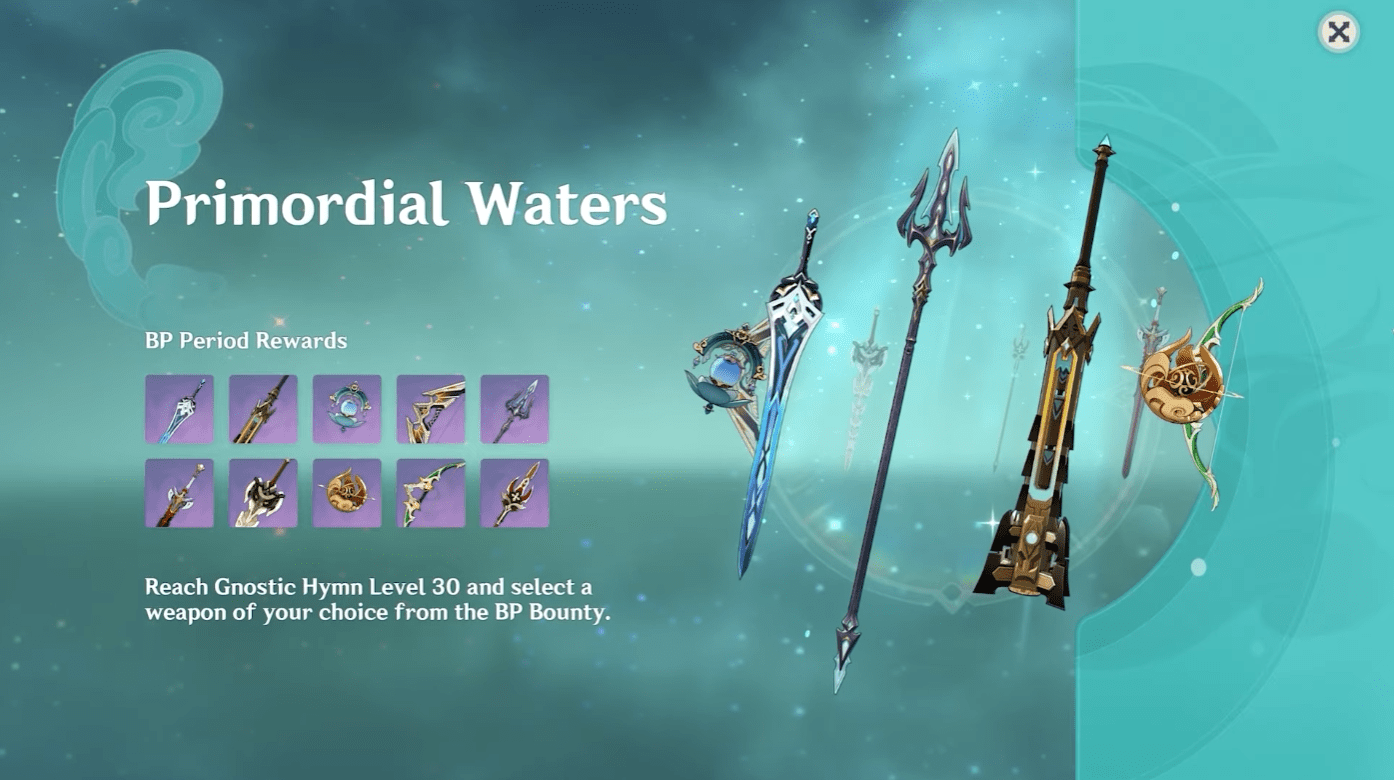This screenshot has width=1394, height=780.
Task: Click the BP Period Rewards heading
Action: (243, 340)
